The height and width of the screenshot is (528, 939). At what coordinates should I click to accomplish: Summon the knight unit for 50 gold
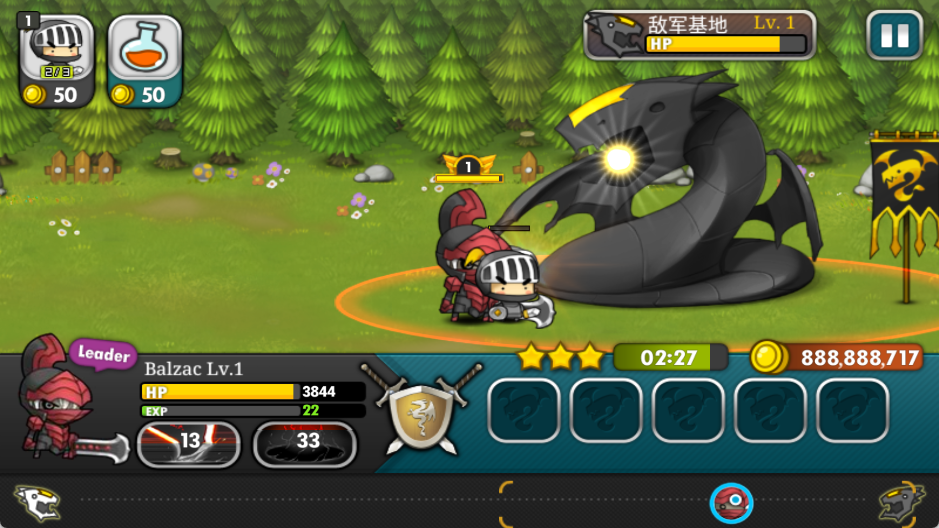(57, 60)
